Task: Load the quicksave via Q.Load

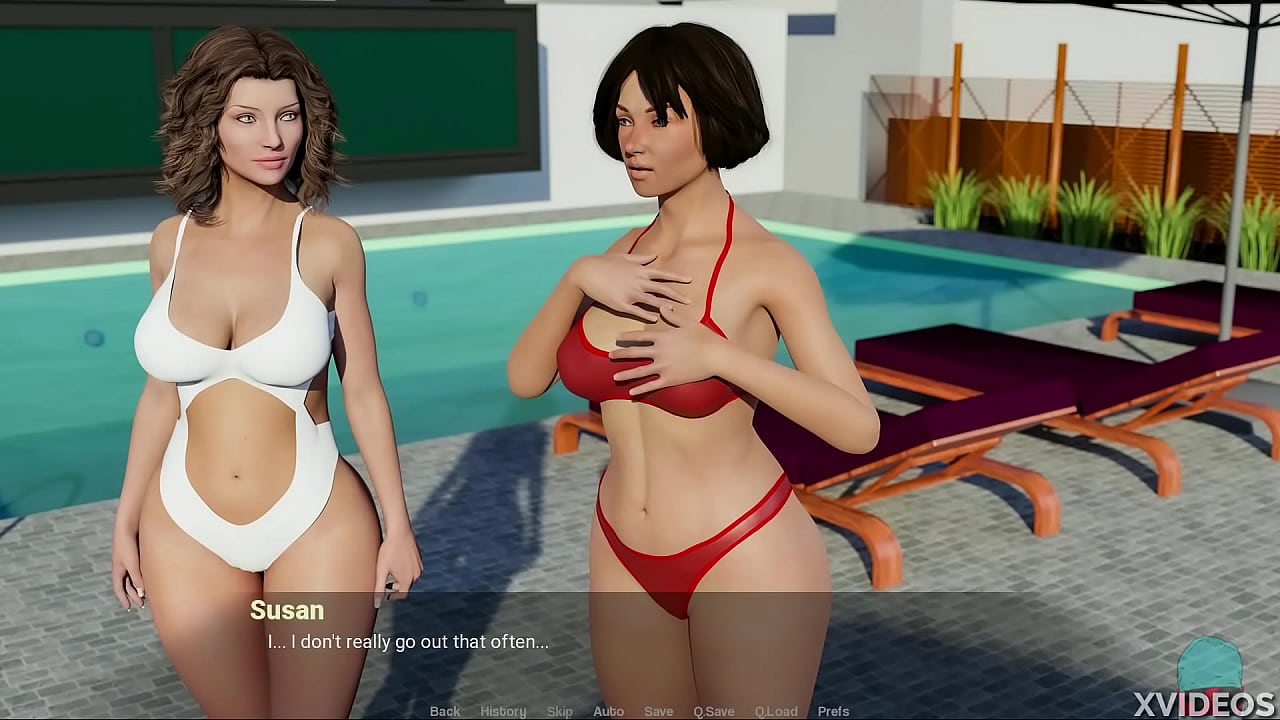Action: coord(777,711)
